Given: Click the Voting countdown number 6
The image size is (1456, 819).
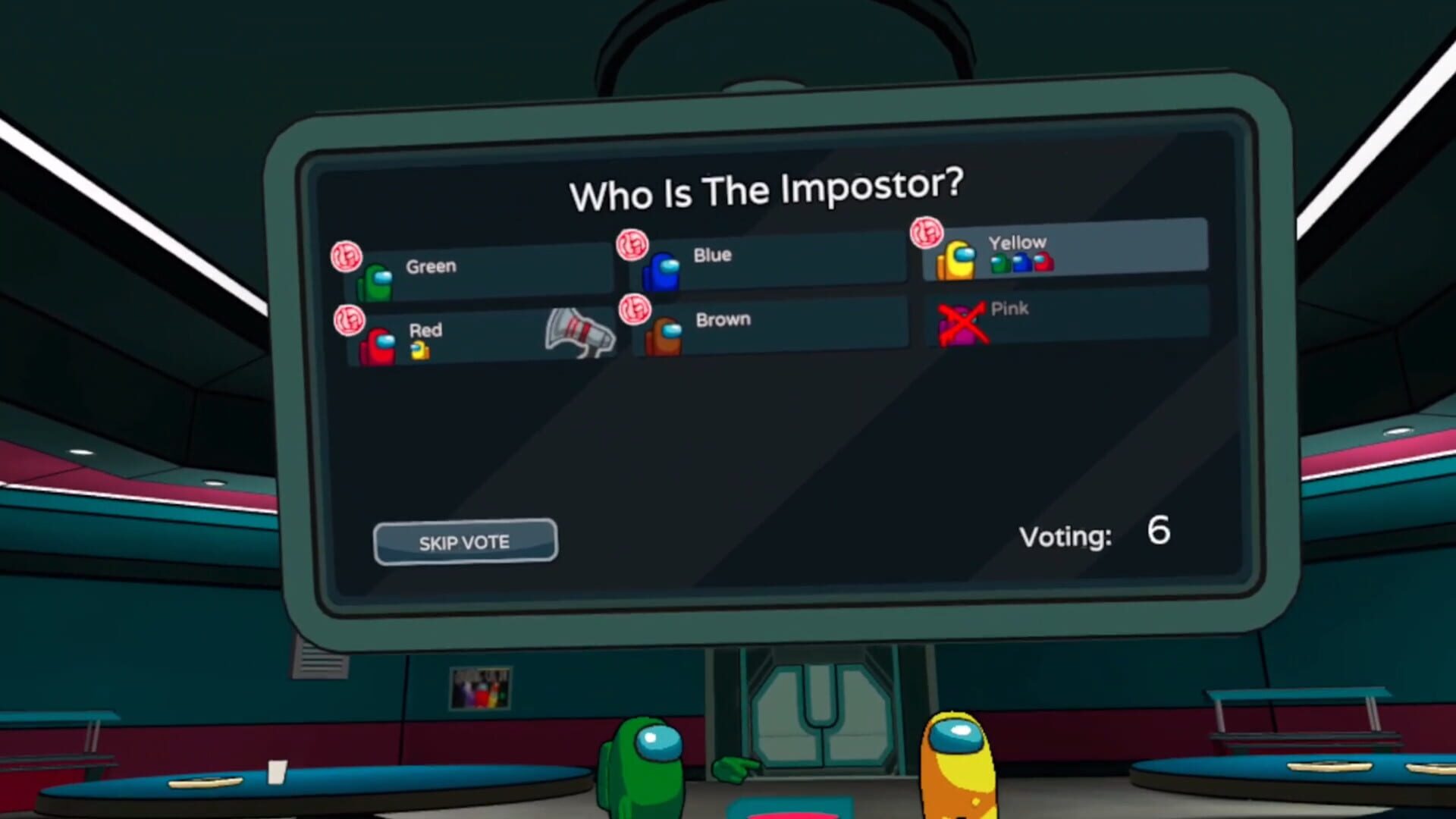Looking at the screenshot, I should pyautogui.click(x=1157, y=531).
